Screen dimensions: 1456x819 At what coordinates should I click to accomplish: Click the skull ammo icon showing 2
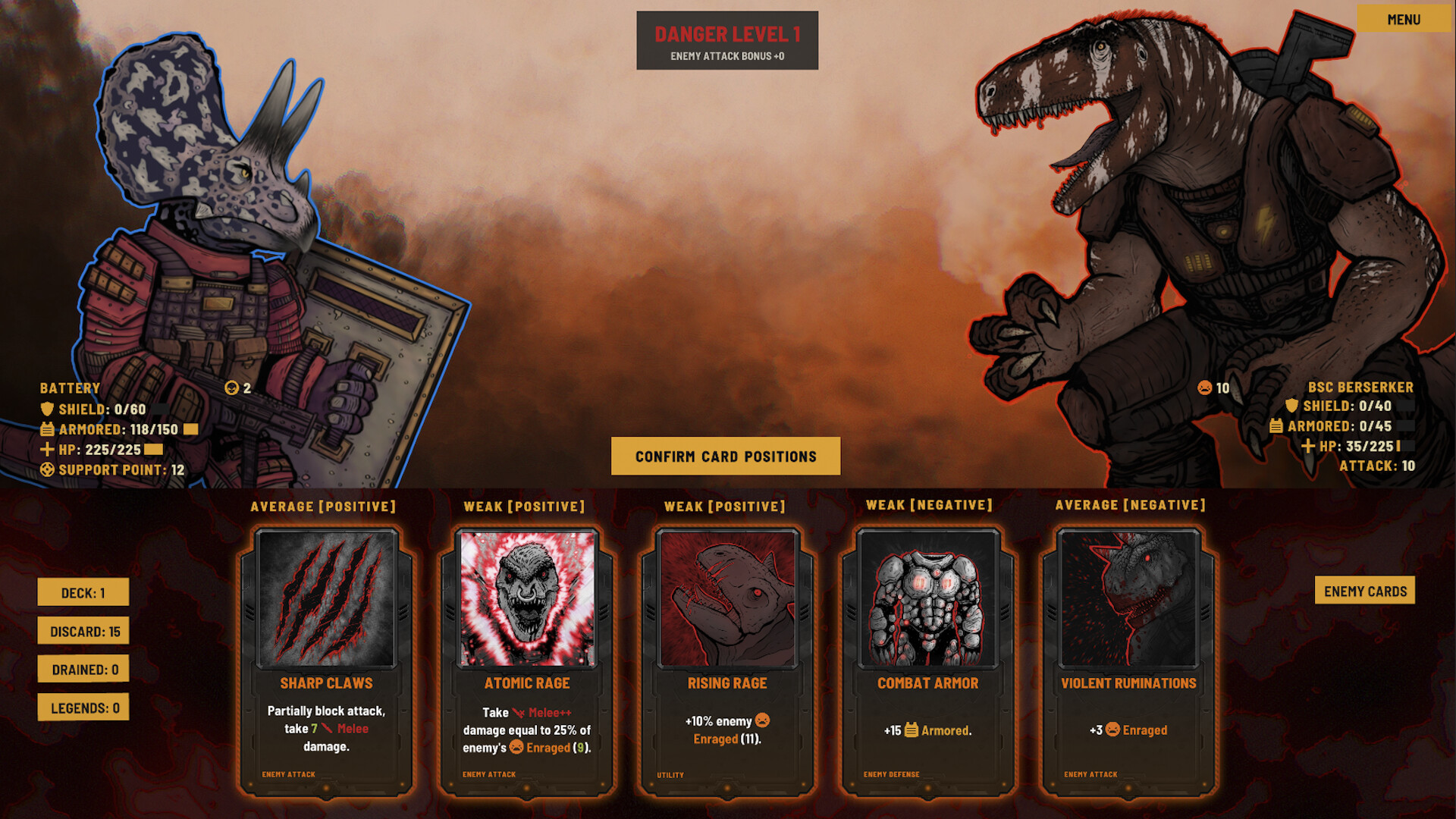231,388
